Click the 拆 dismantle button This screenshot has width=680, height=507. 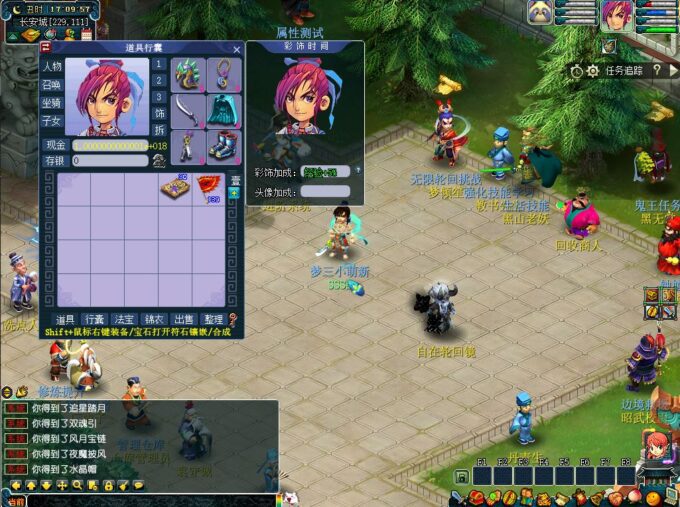[x=159, y=131]
